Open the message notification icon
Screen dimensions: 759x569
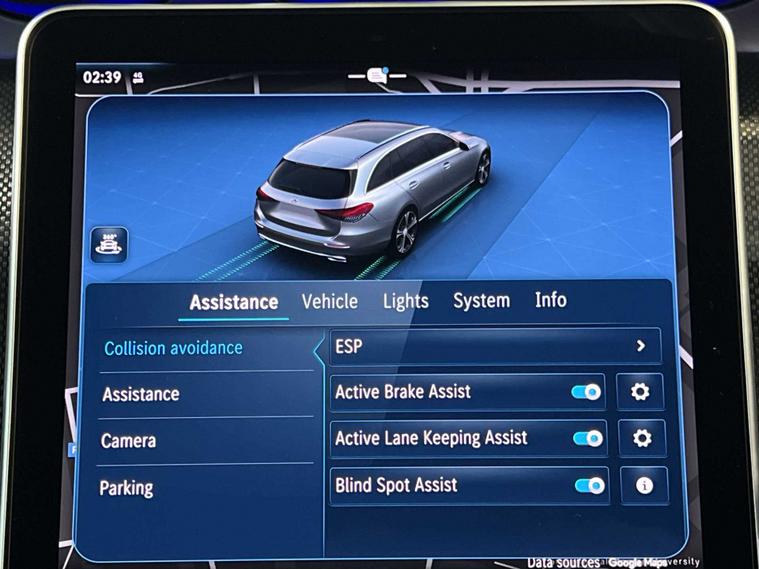click(x=376, y=76)
